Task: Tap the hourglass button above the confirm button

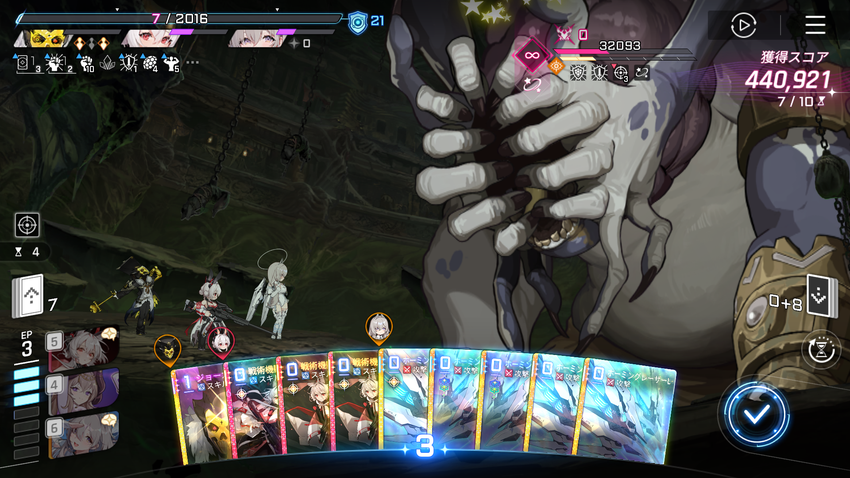Action: click(823, 350)
